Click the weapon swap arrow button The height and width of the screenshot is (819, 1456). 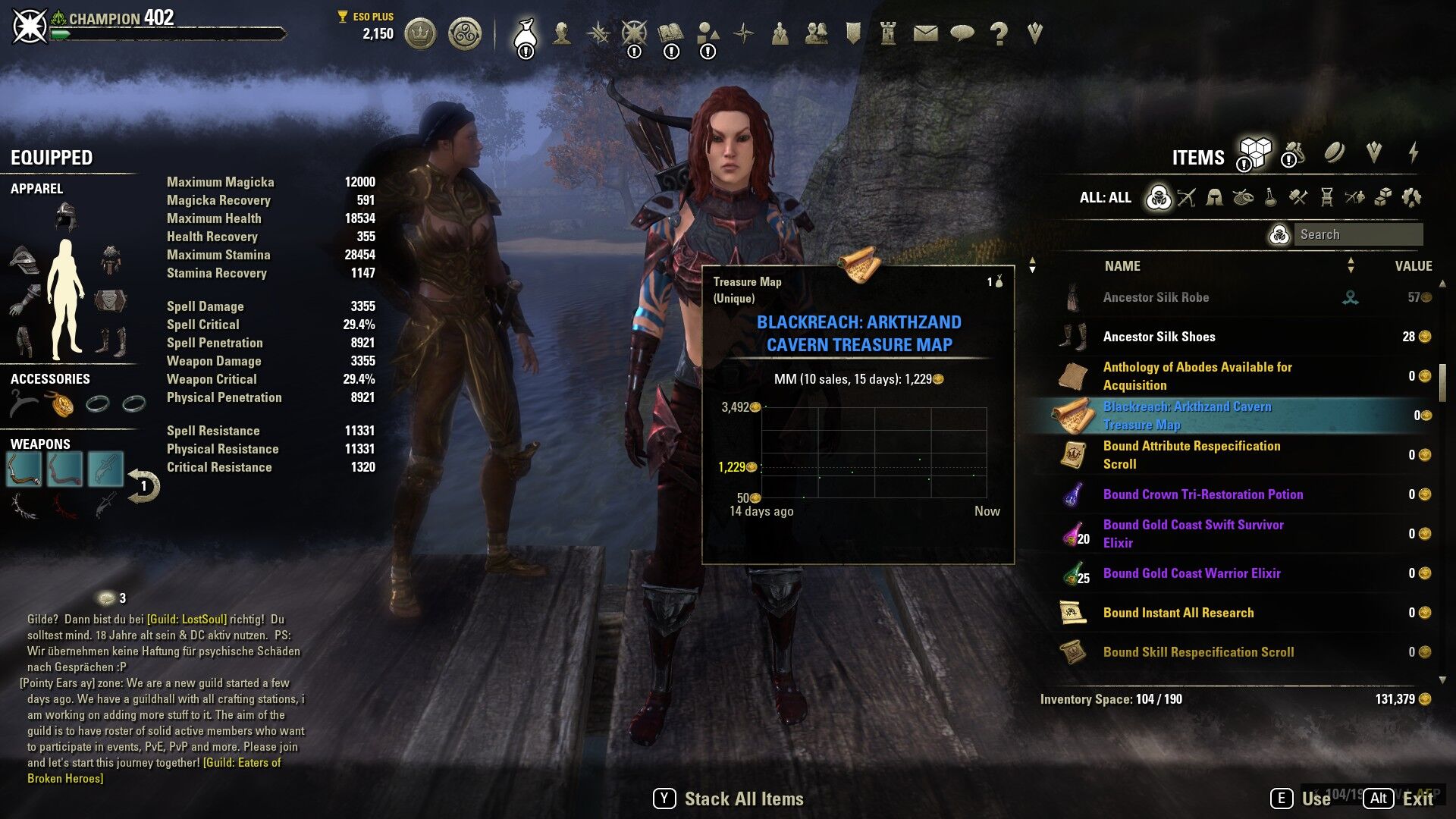(143, 486)
